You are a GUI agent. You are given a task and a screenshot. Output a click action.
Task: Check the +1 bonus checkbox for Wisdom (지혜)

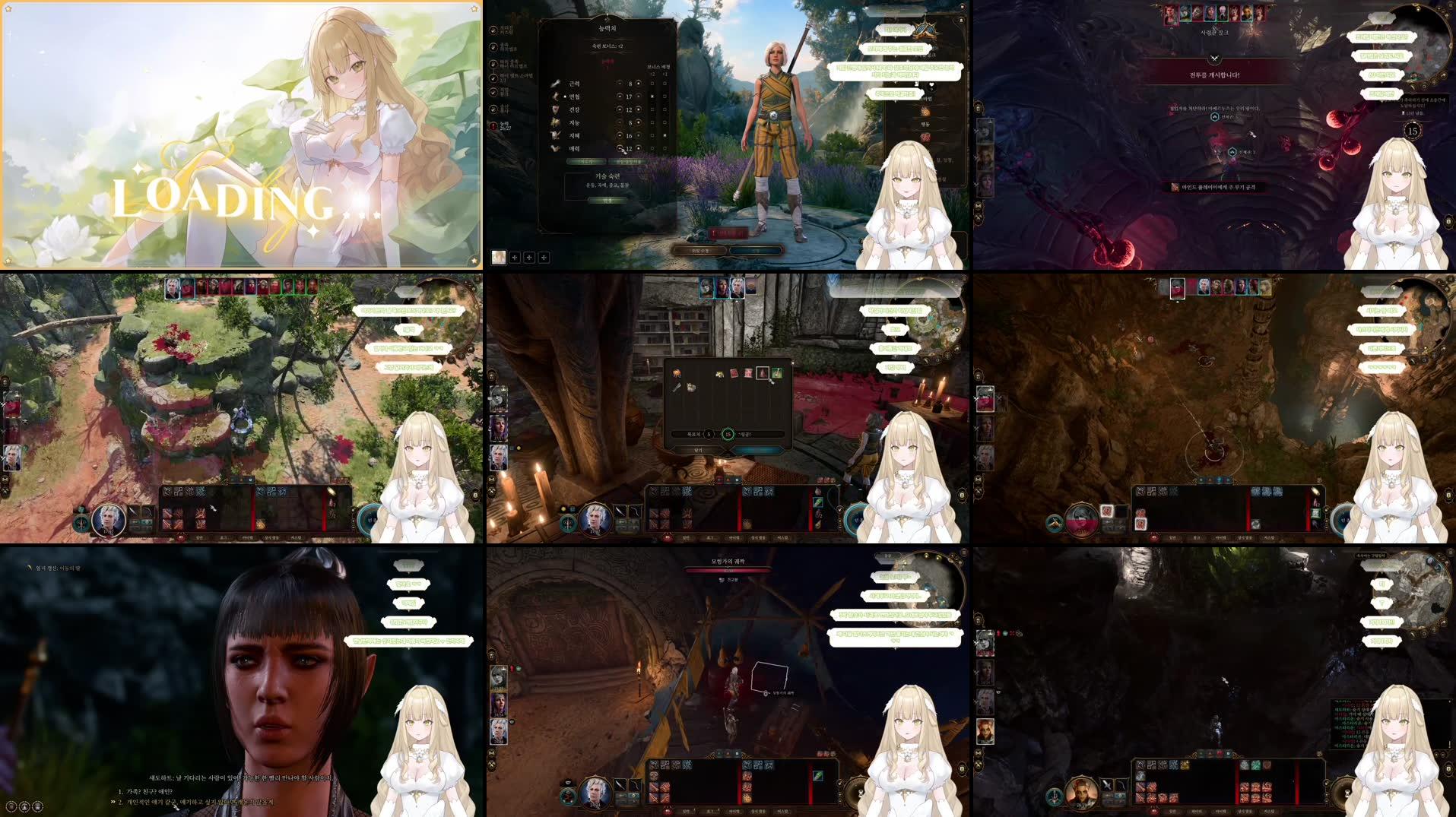[664, 135]
